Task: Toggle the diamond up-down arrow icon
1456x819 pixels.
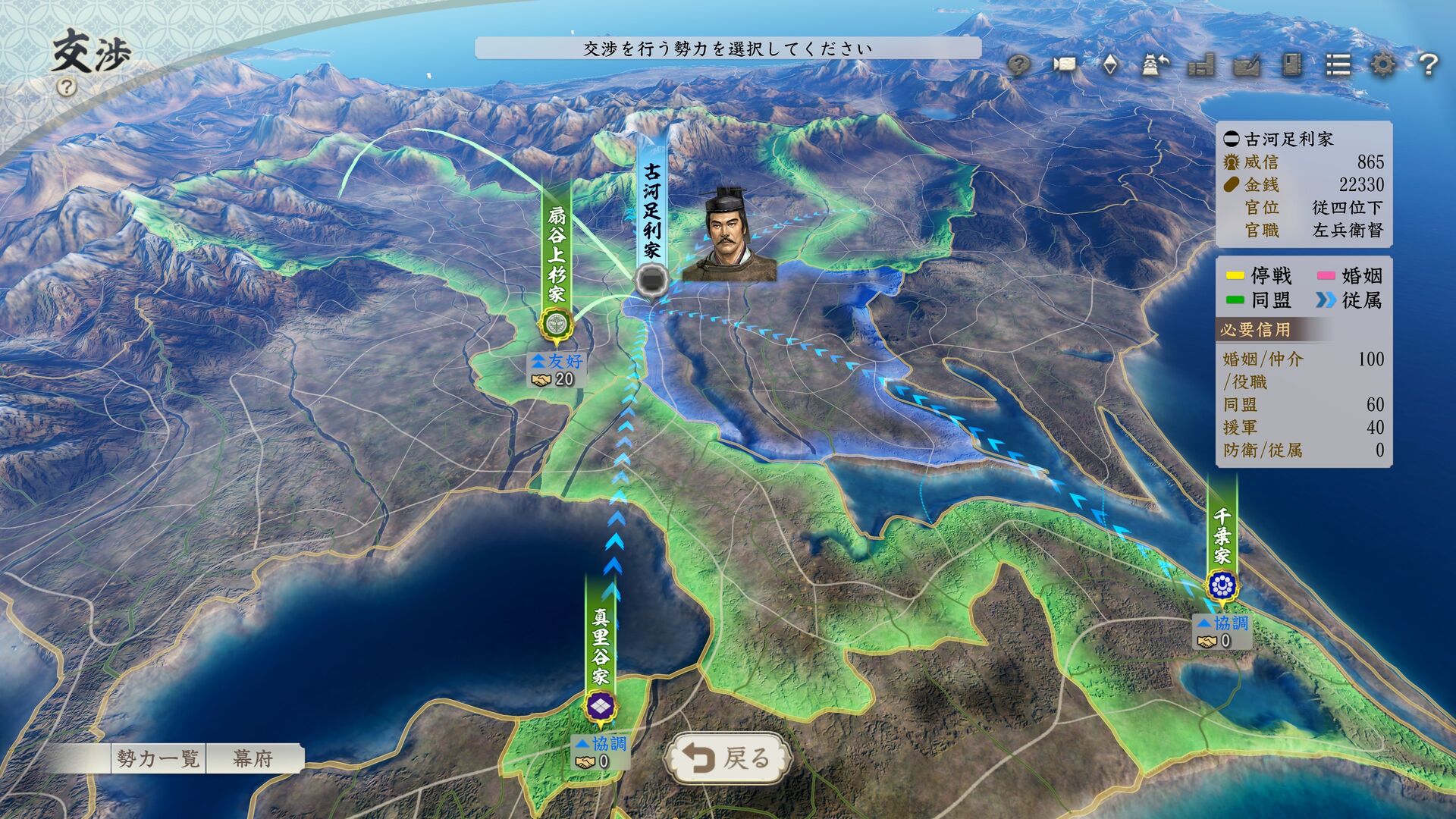Action: click(x=1110, y=65)
